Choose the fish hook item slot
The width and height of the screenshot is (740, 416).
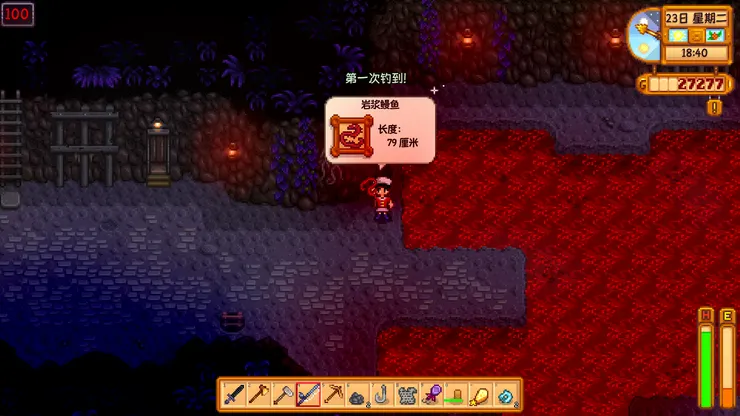[x=382, y=394]
